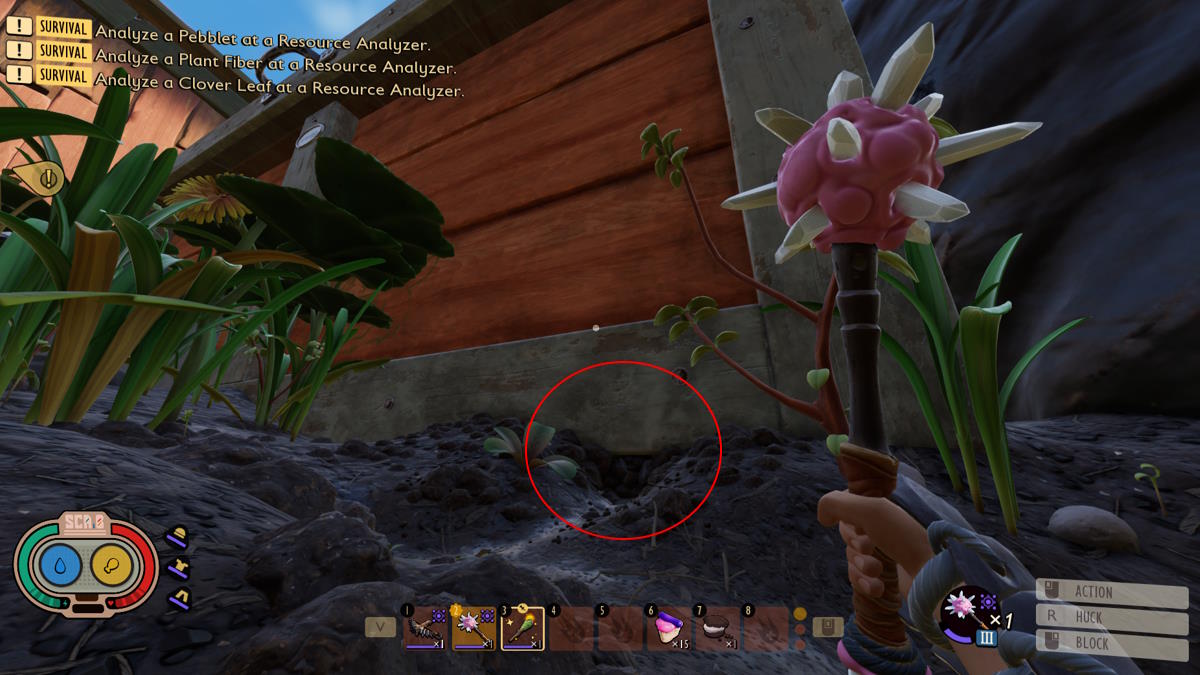Image resolution: width=1200 pixels, height=675 pixels.
Task: Click the leg armor status icon
Action: click(x=177, y=599)
